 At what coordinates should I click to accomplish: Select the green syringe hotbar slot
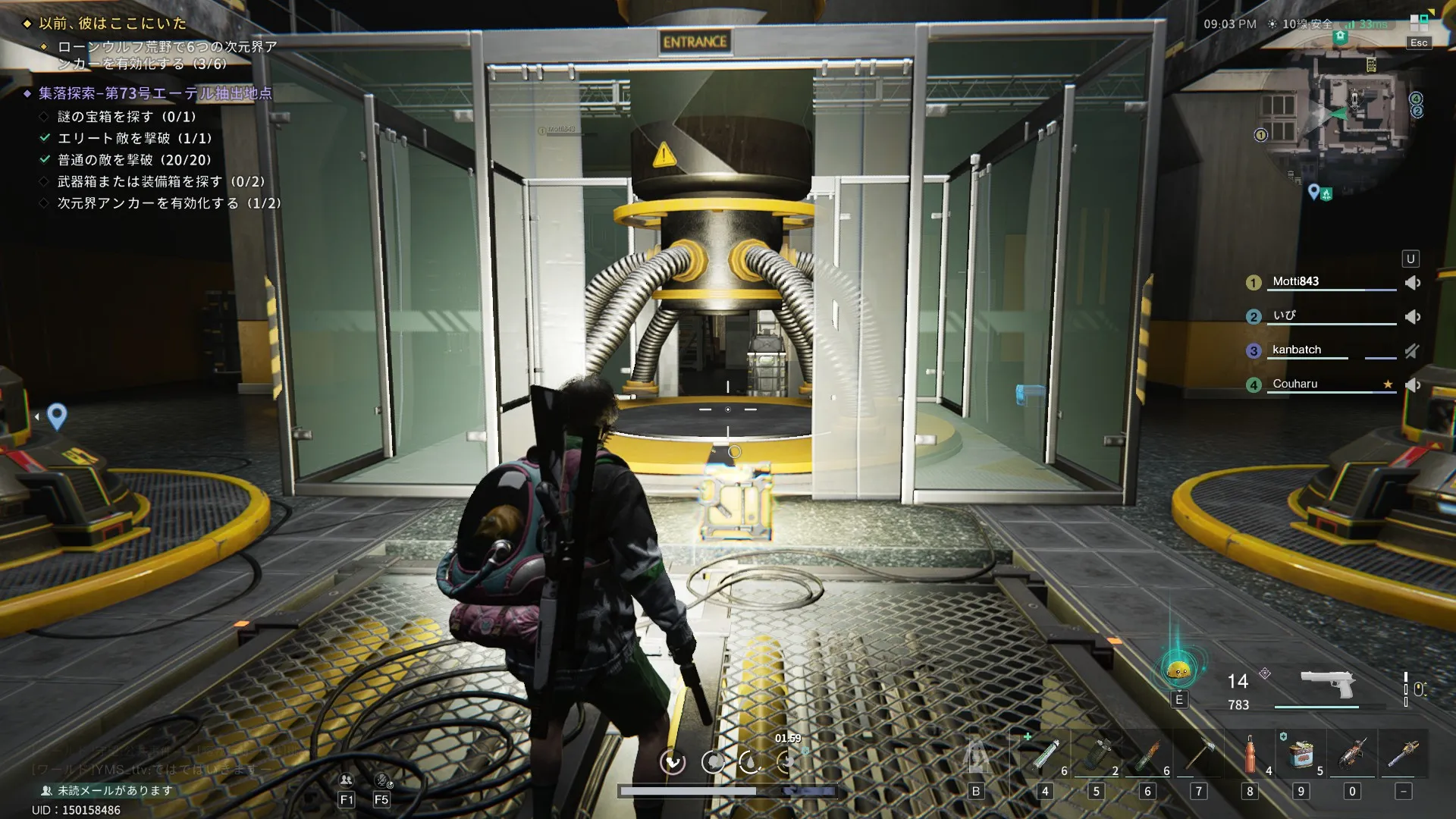pos(1044,755)
